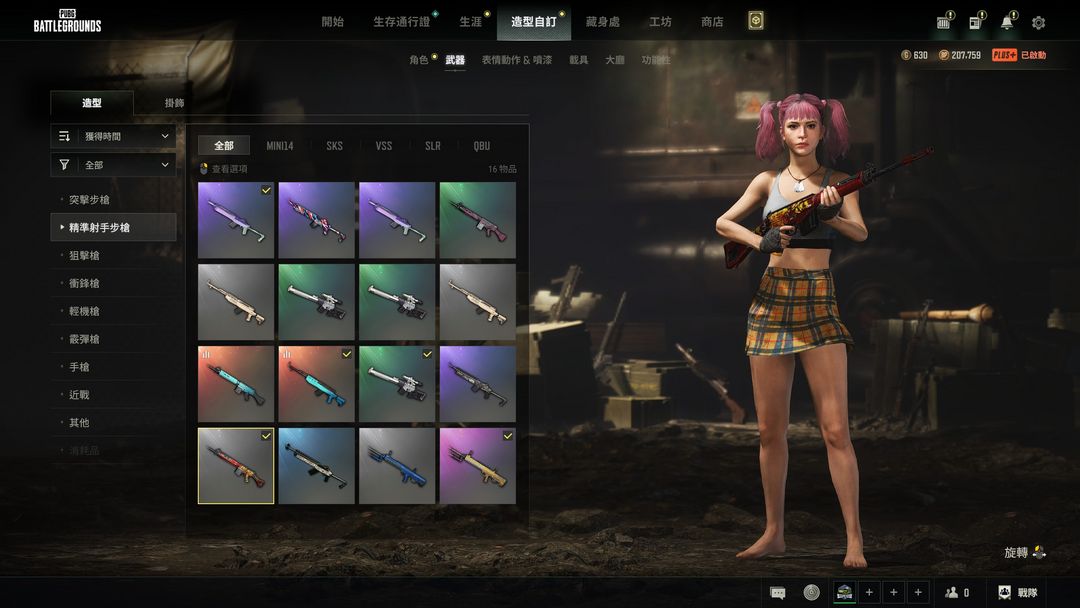Switch to the 掛飾 charms tab

coord(174,103)
